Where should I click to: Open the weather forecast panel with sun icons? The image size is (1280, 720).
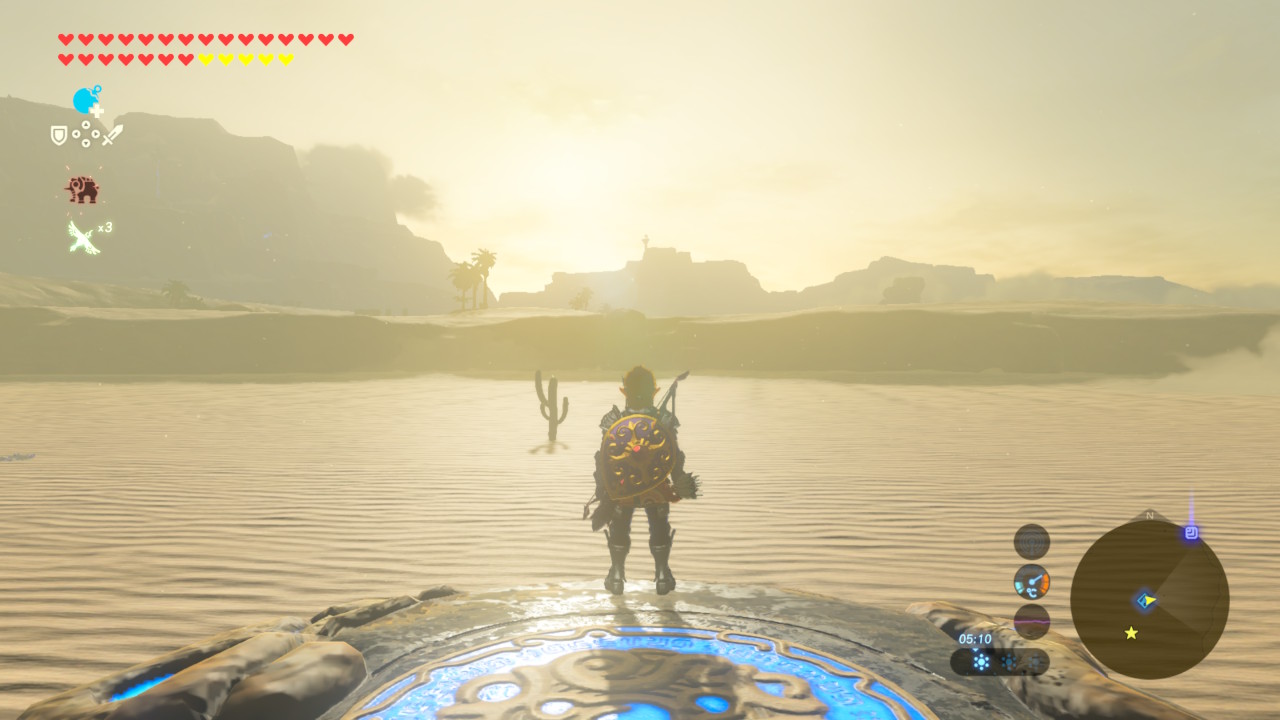pos(1000,661)
